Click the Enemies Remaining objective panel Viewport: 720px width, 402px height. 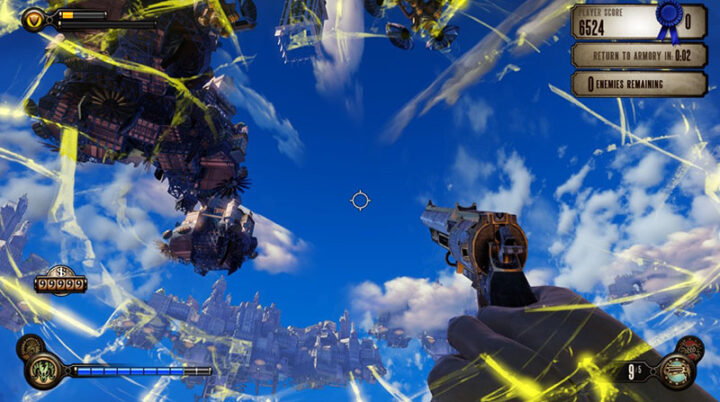[x=638, y=84]
